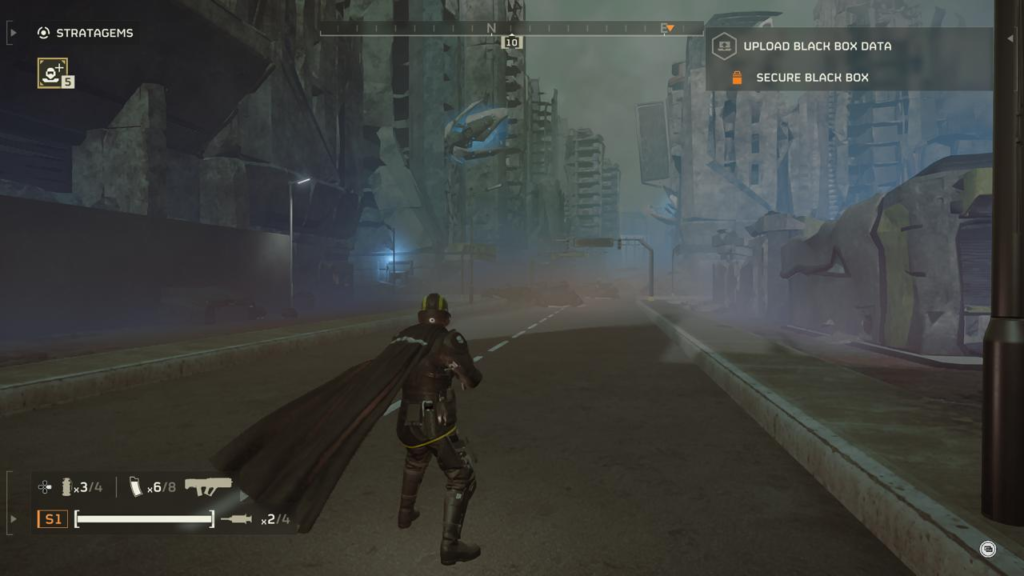Select the Upload Black Box Data objective
This screenshot has width=1024, height=576.
(x=816, y=46)
